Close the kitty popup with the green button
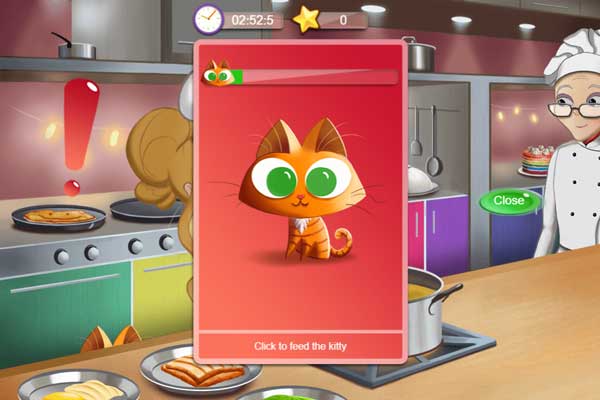Screen dimensions: 600x400 pos(509,201)
